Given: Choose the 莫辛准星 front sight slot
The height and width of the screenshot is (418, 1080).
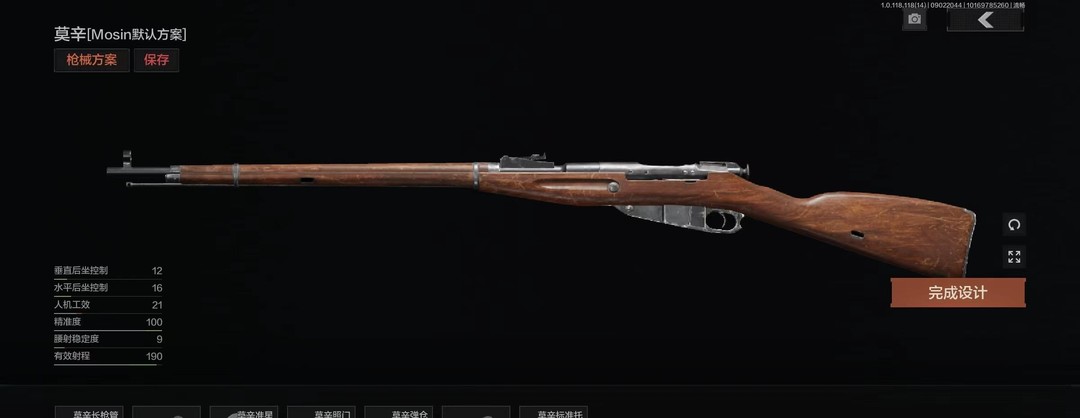Looking at the screenshot, I should 248,412.
